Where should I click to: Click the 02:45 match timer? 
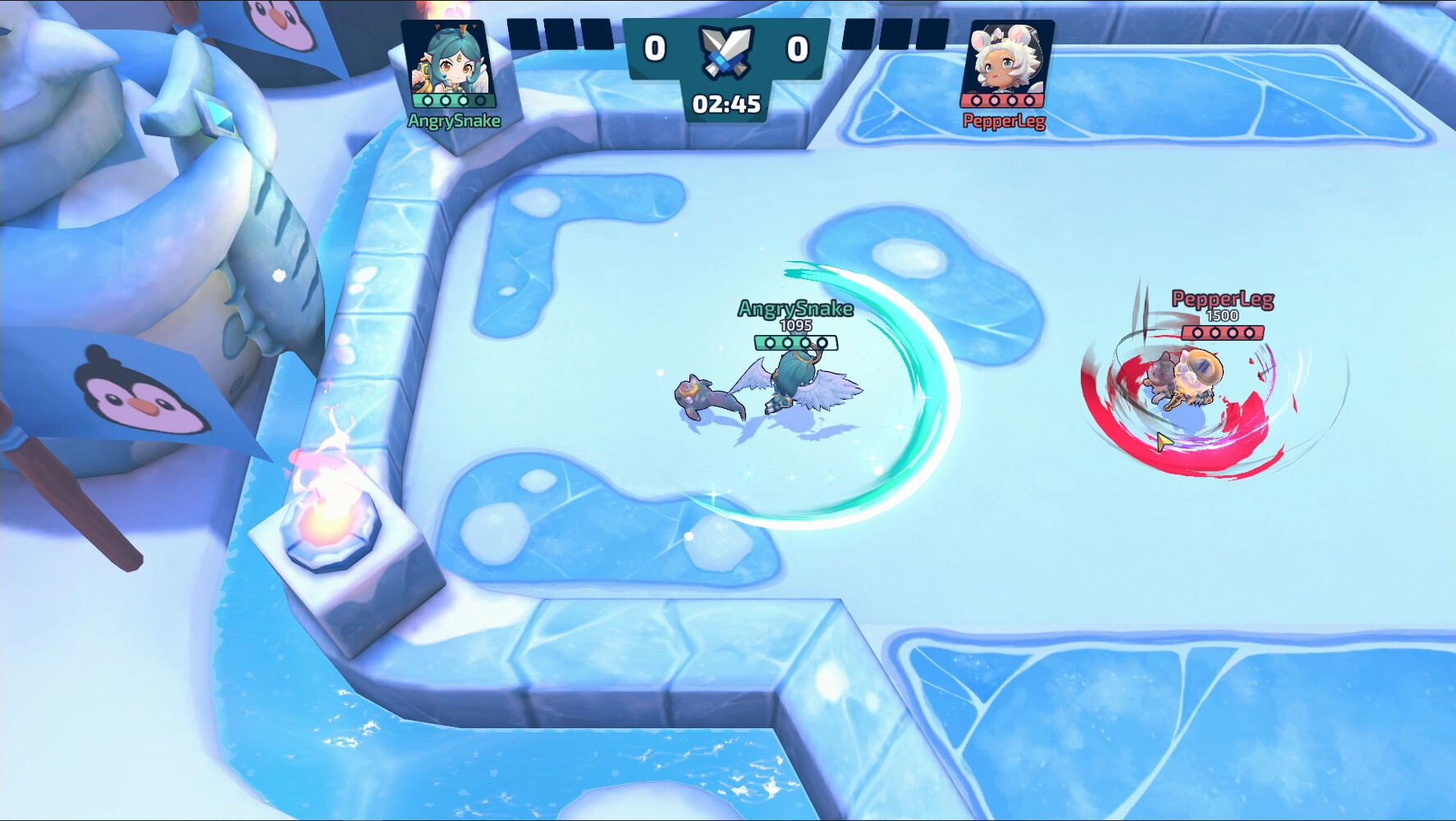[x=726, y=103]
